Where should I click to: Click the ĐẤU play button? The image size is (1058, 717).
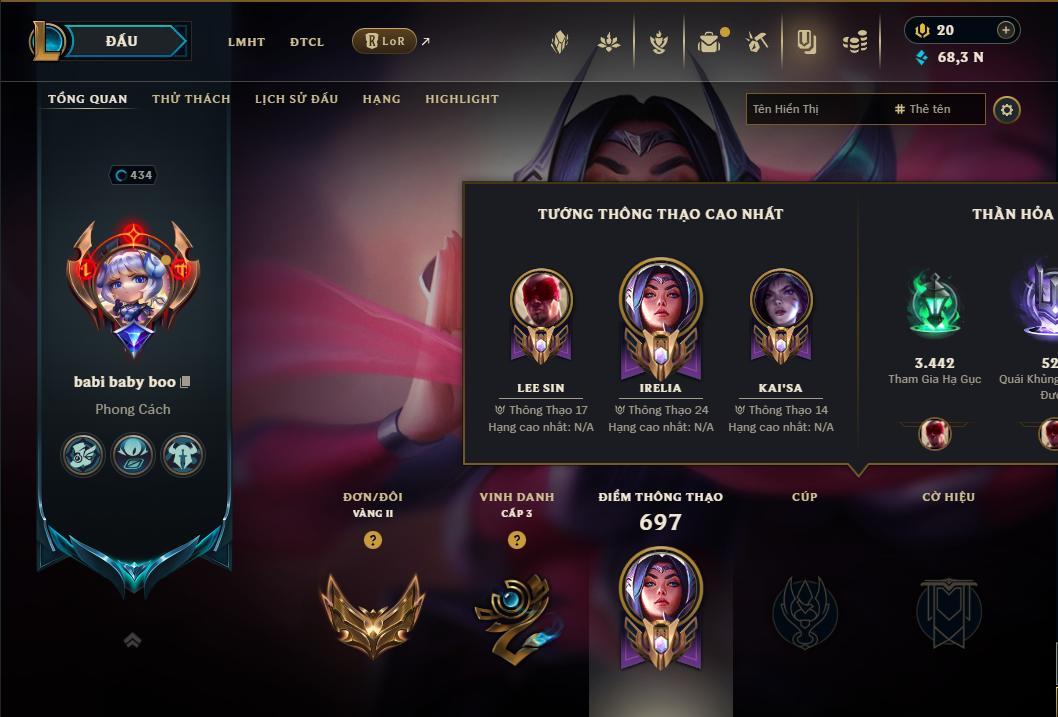click(x=121, y=41)
